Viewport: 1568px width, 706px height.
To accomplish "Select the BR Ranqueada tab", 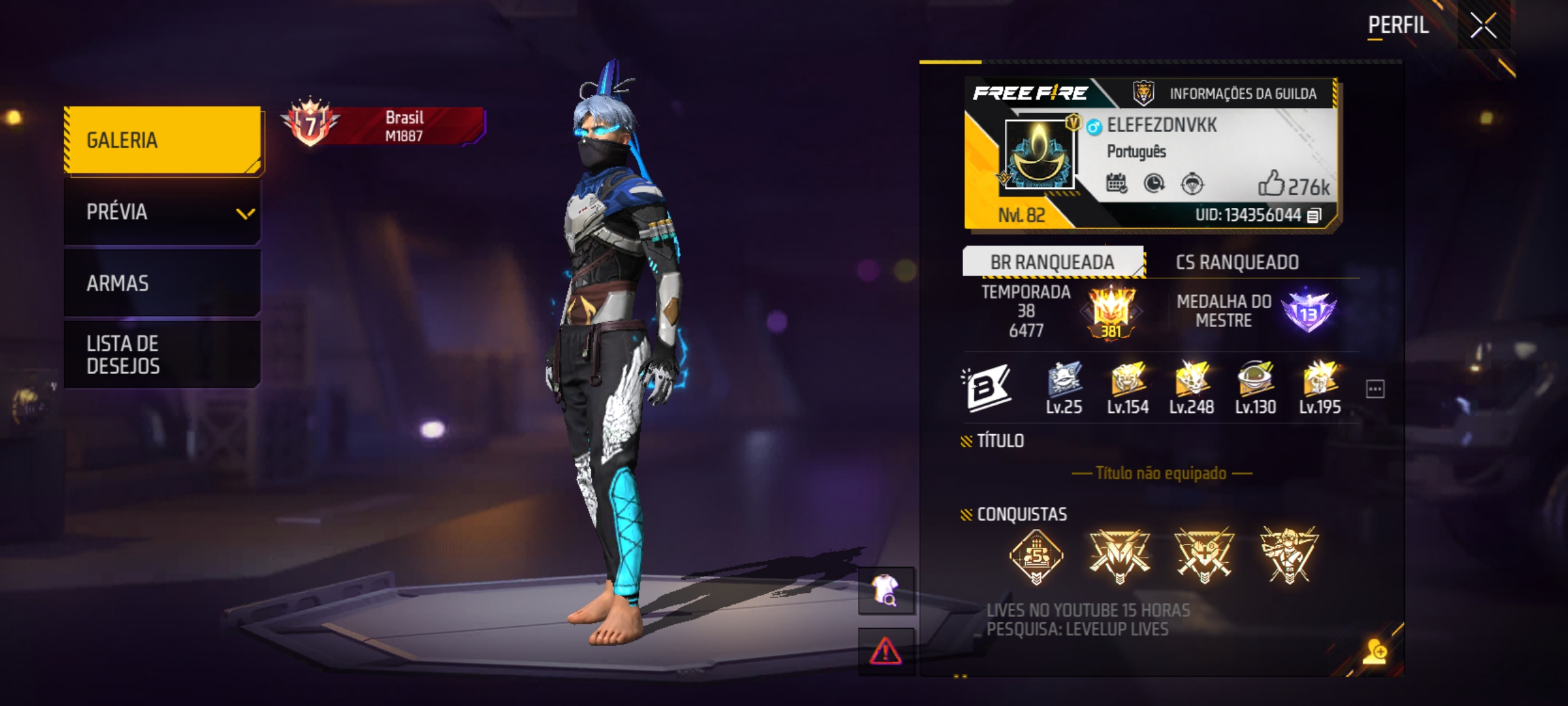I will (1052, 262).
